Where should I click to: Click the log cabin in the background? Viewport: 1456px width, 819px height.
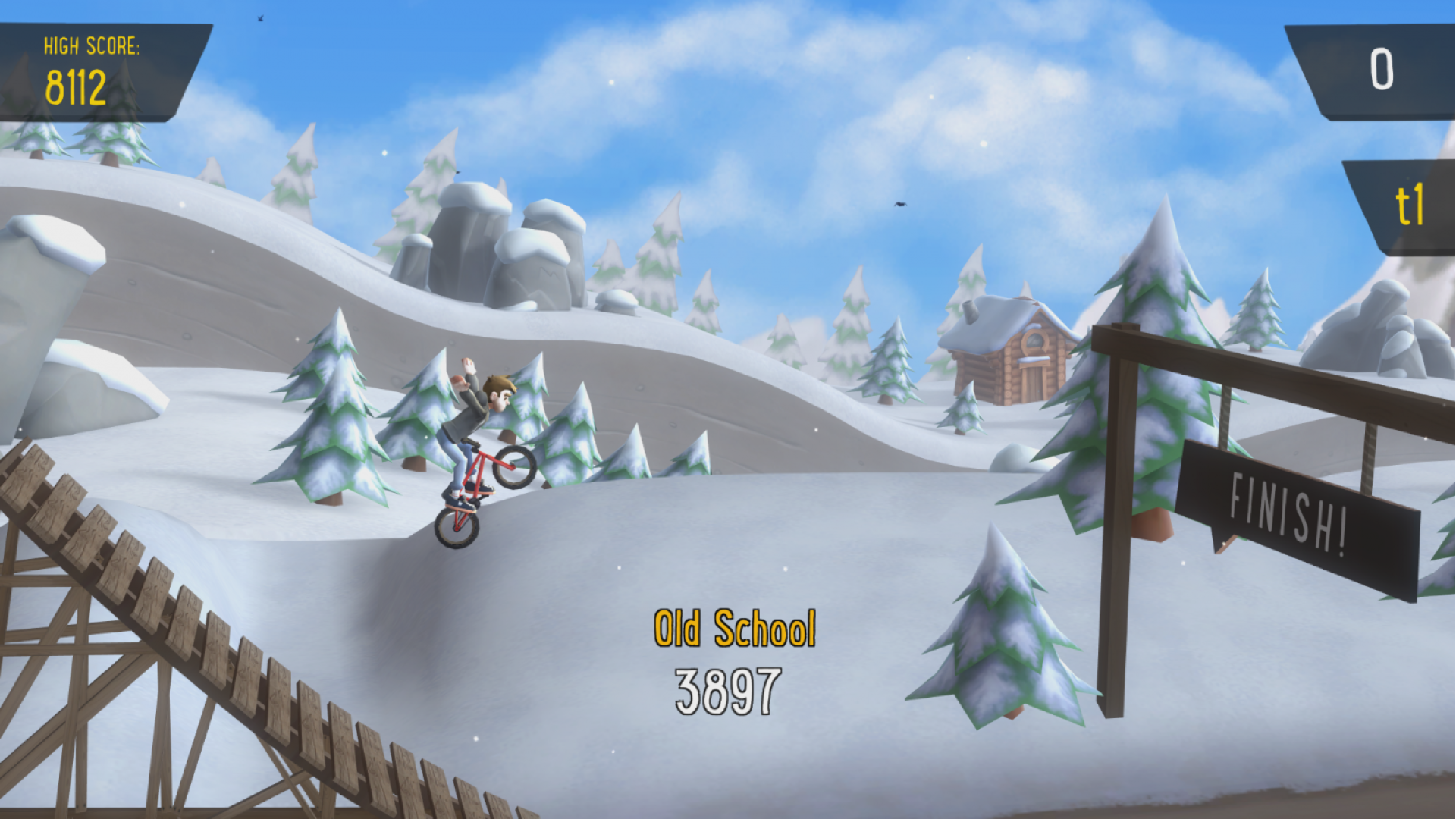pos(1009,356)
